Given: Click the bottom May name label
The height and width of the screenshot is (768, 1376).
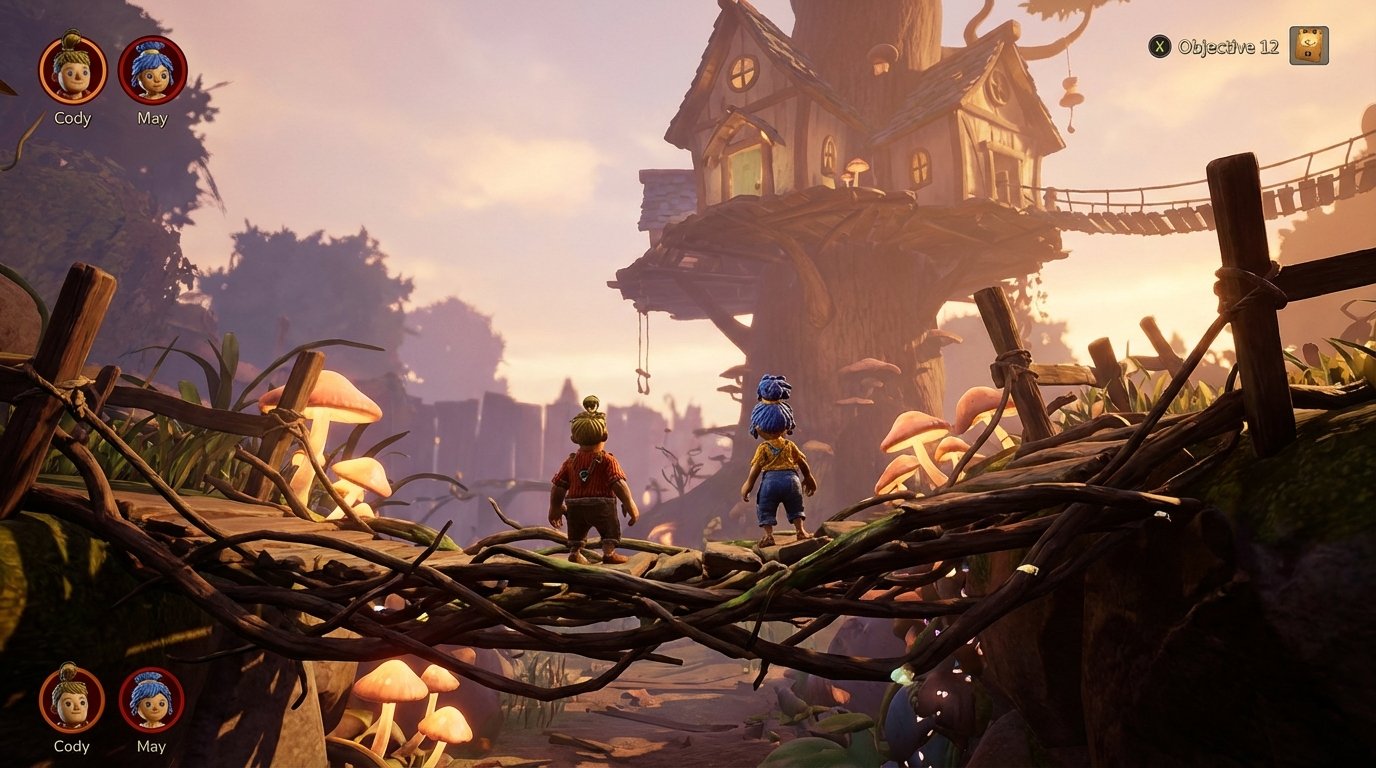Looking at the screenshot, I should [x=150, y=746].
